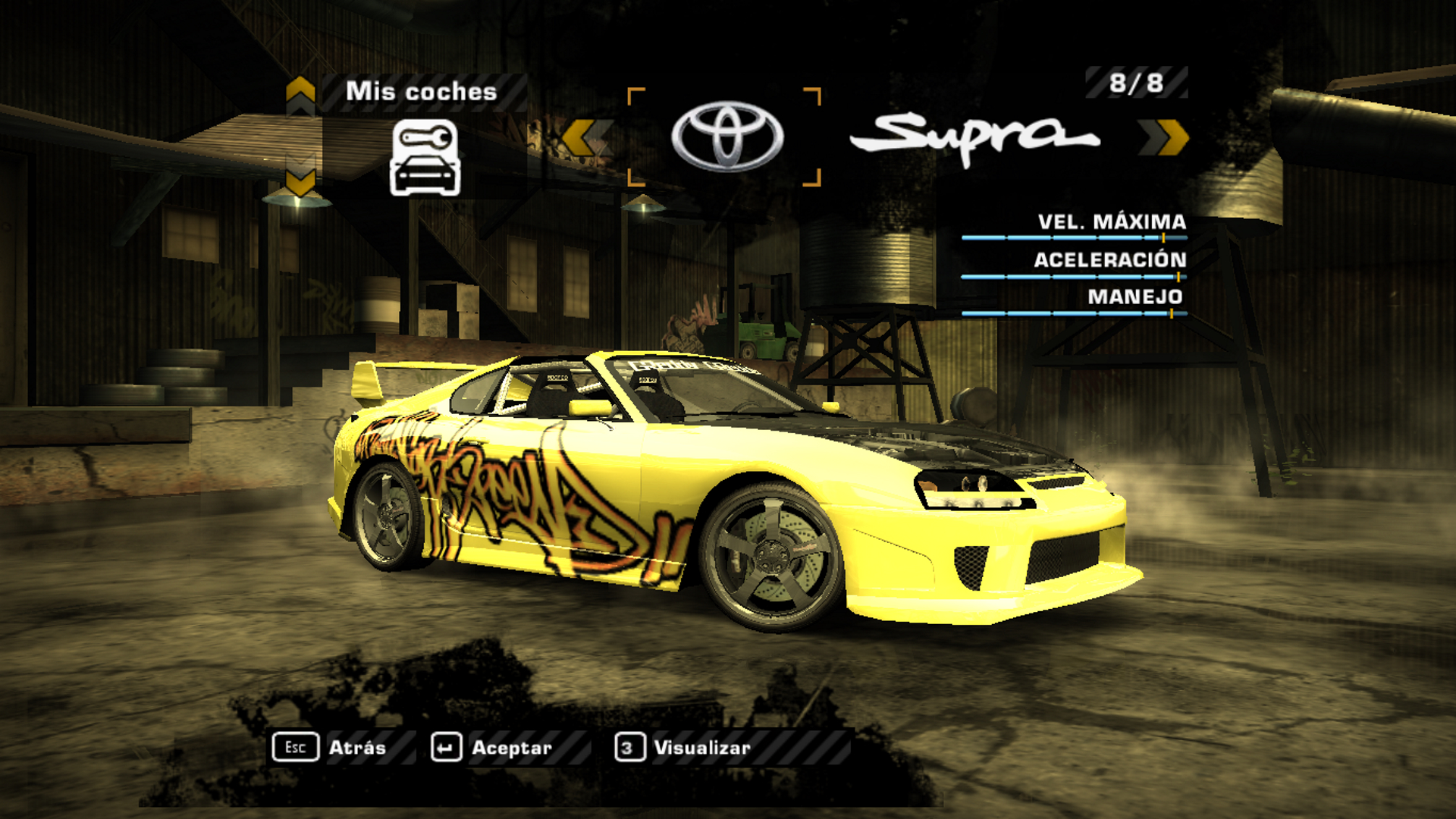Click the Atrás button label

point(357,748)
